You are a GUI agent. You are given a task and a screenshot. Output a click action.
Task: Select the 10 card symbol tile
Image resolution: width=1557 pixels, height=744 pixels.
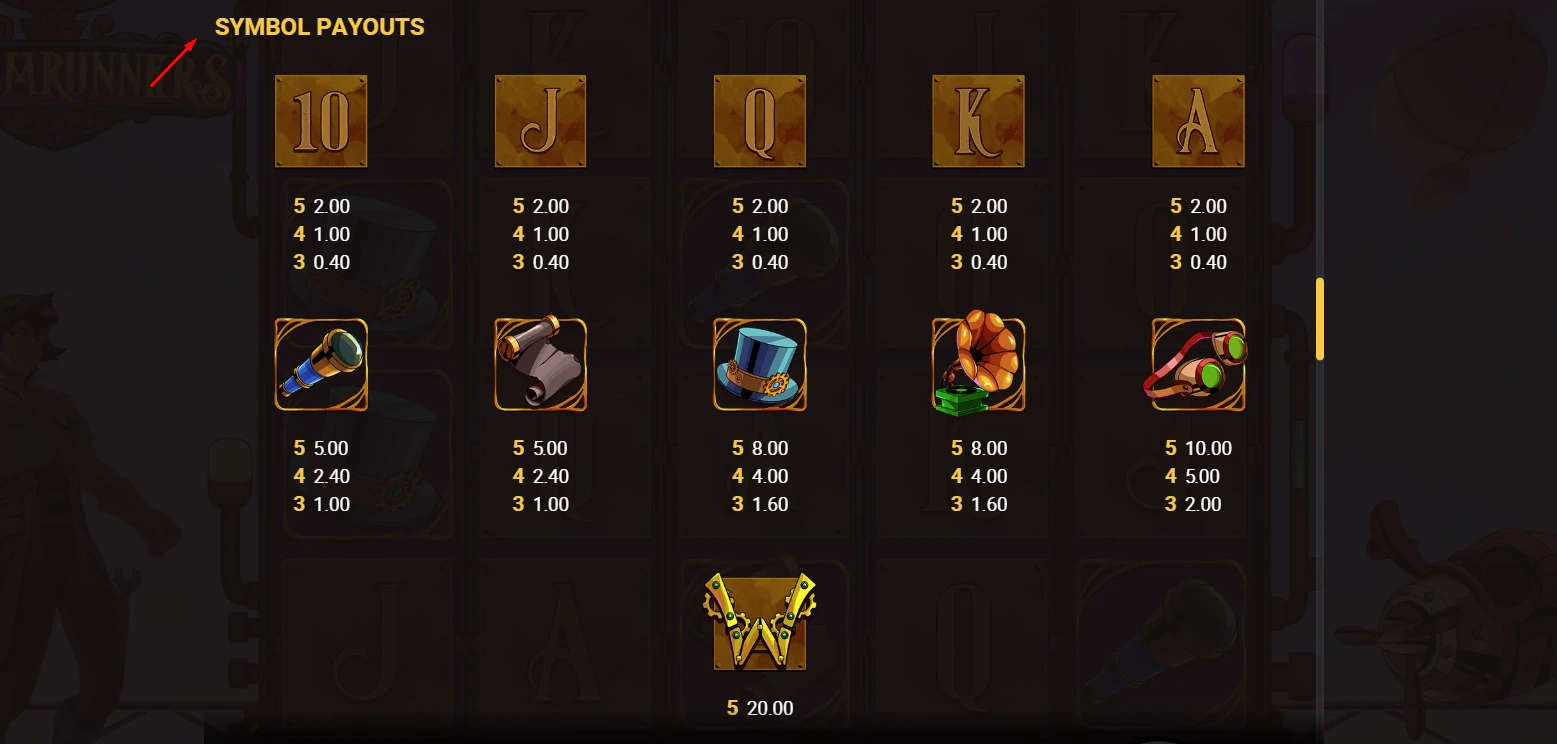click(320, 121)
